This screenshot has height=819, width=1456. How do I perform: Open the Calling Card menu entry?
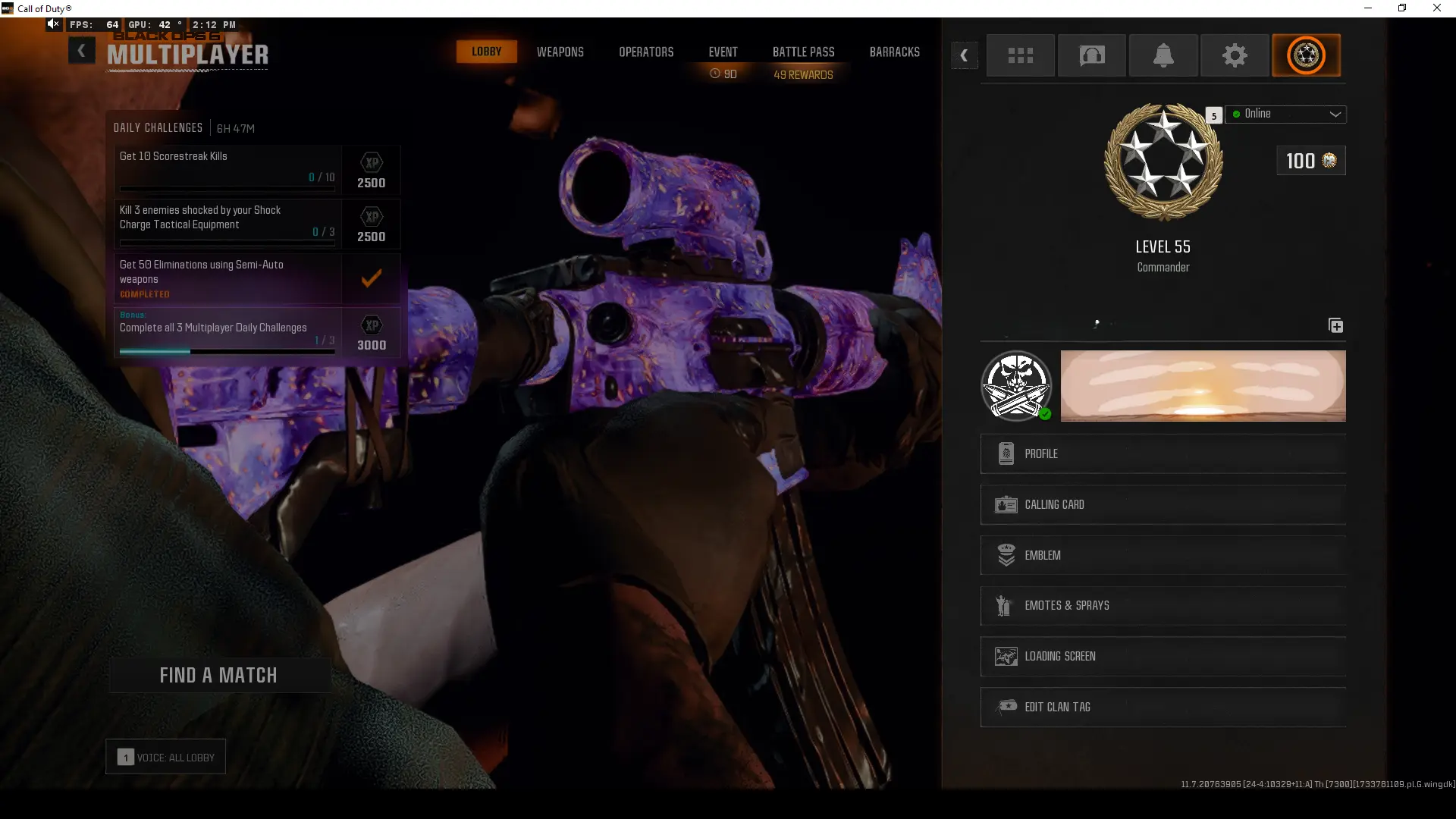(1163, 504)
